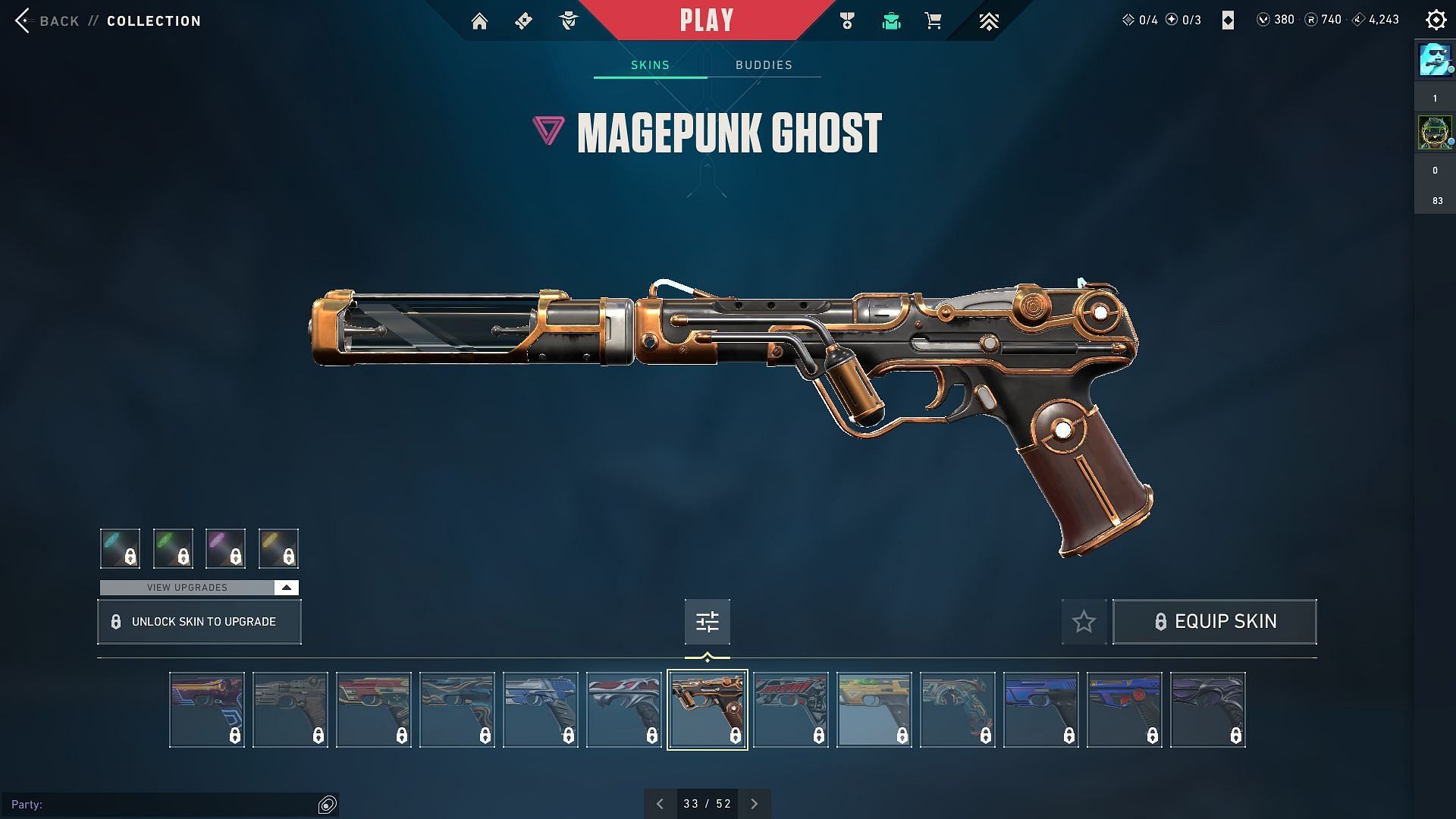Choose the locked green variant swatch
The height and width of the screenshot is (819, 1456).
pyautogui.click(x=173, y=548)
